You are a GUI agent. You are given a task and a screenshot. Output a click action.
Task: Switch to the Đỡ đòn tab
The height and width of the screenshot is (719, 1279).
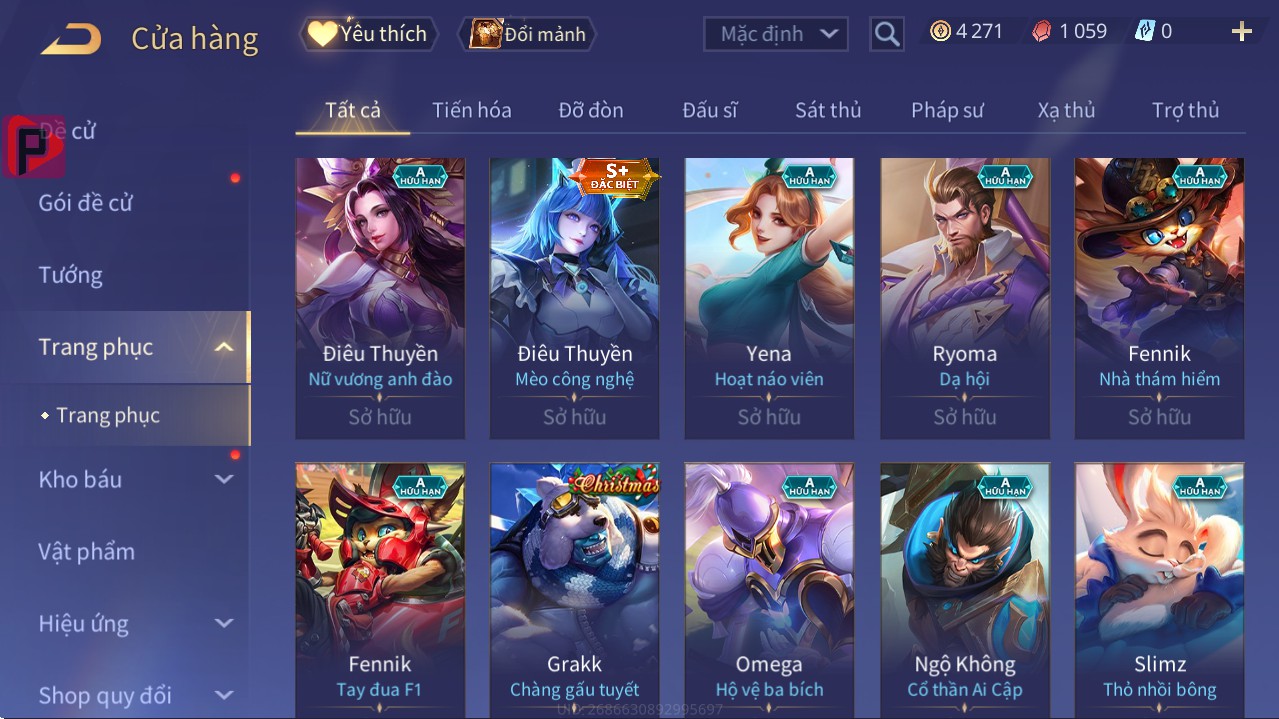coord(591,110)
